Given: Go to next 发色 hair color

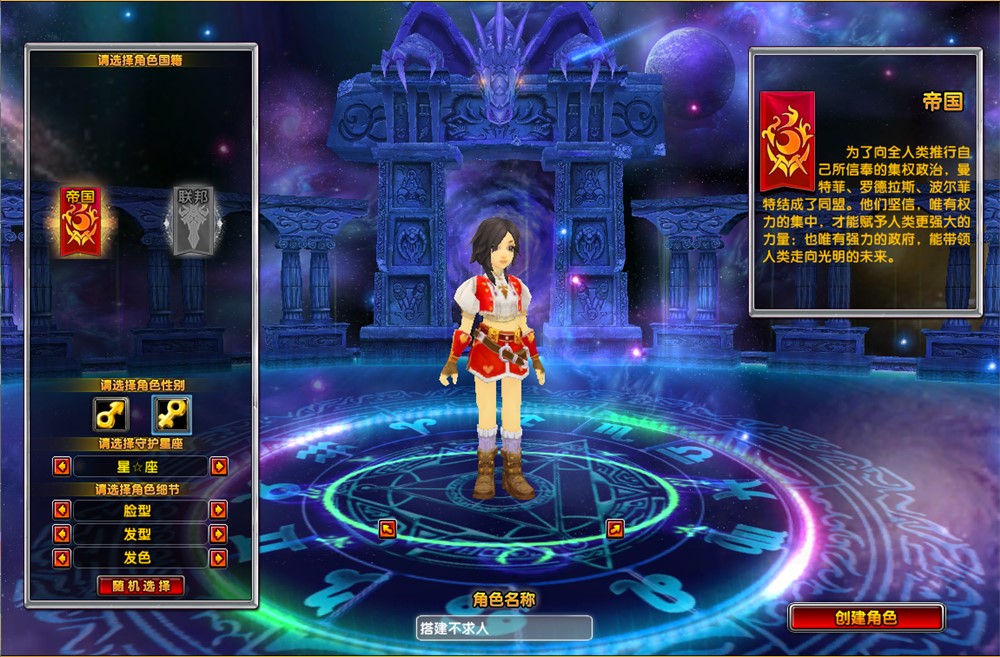Looking at the screenshot, I should coord(218,558).
